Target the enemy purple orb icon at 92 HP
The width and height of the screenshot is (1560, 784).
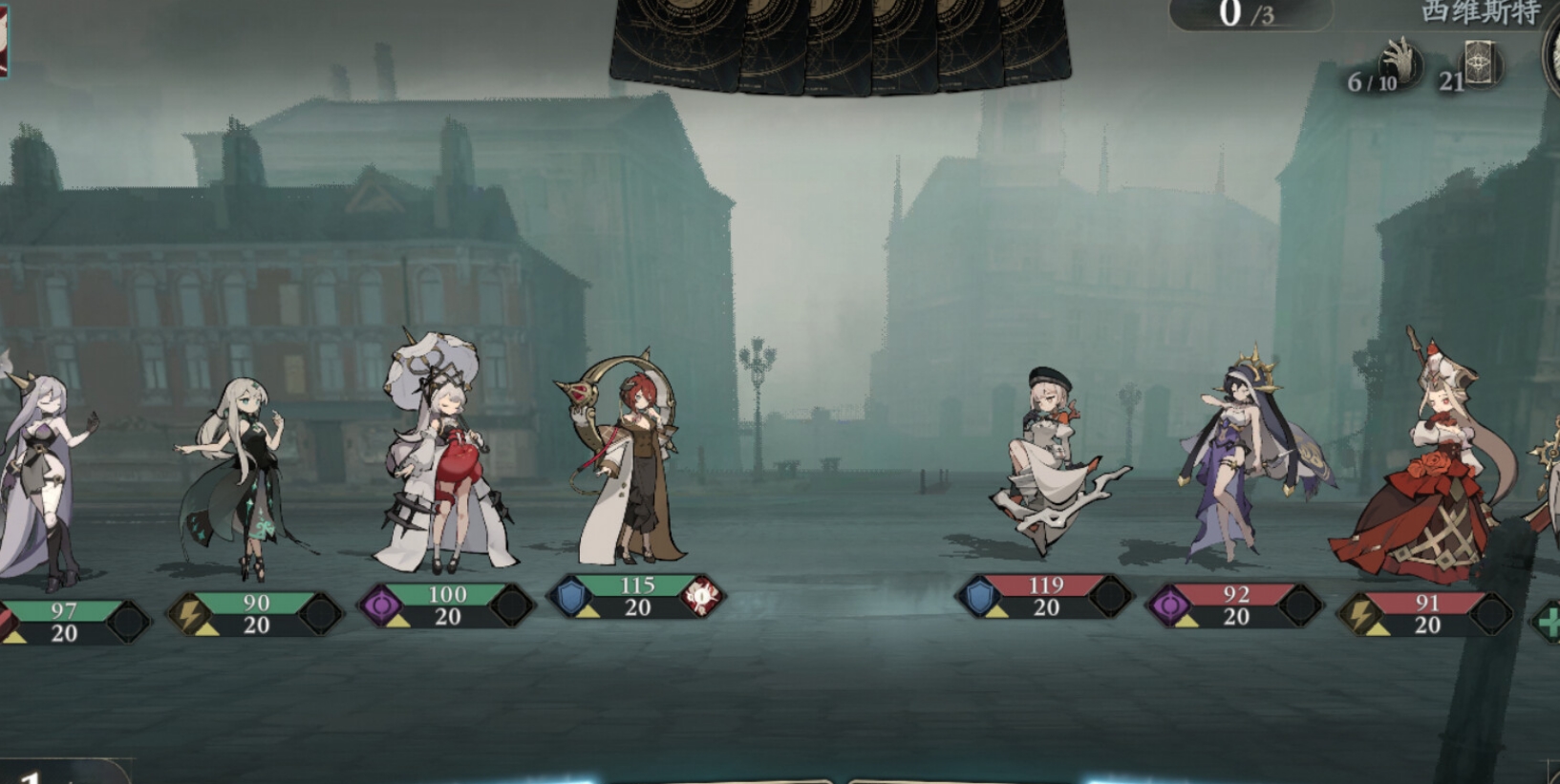(1170, 605)
